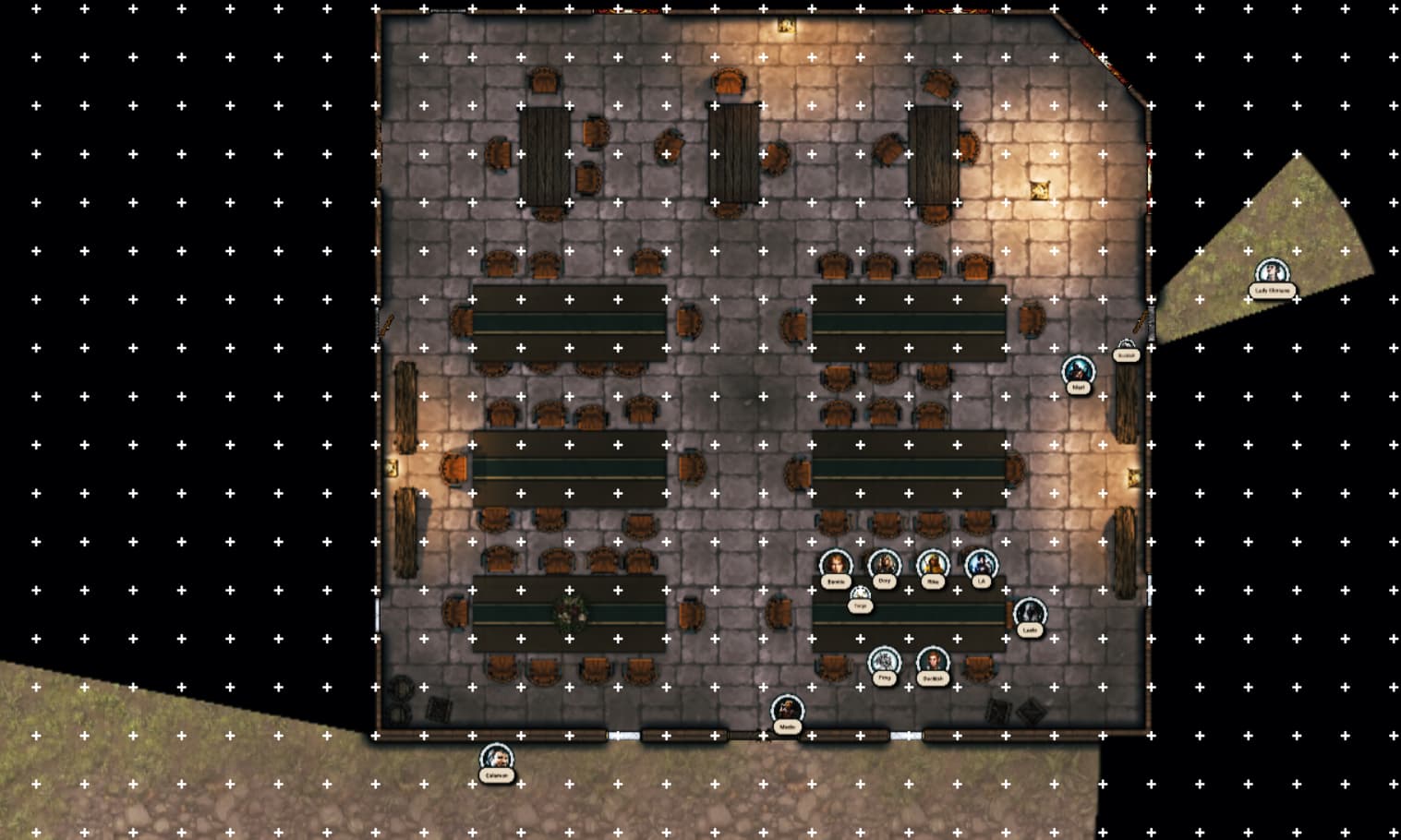Image resolution: width=1401 pixels, height=840 pixels.
Task: Select the dark-haired token with blue glow
Action: point(981,565)
